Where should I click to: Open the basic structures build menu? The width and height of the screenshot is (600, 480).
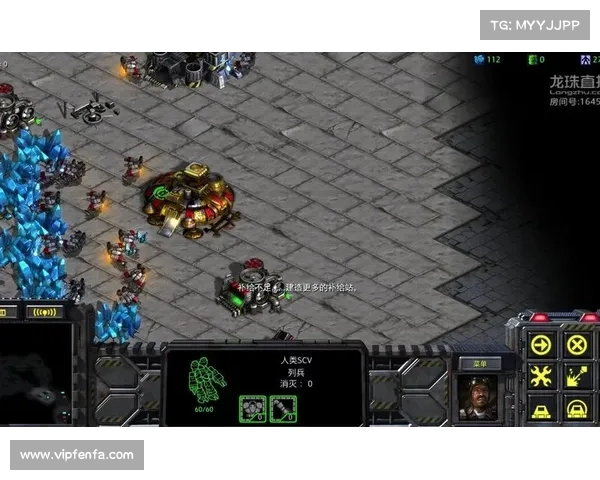click(541, 408)
